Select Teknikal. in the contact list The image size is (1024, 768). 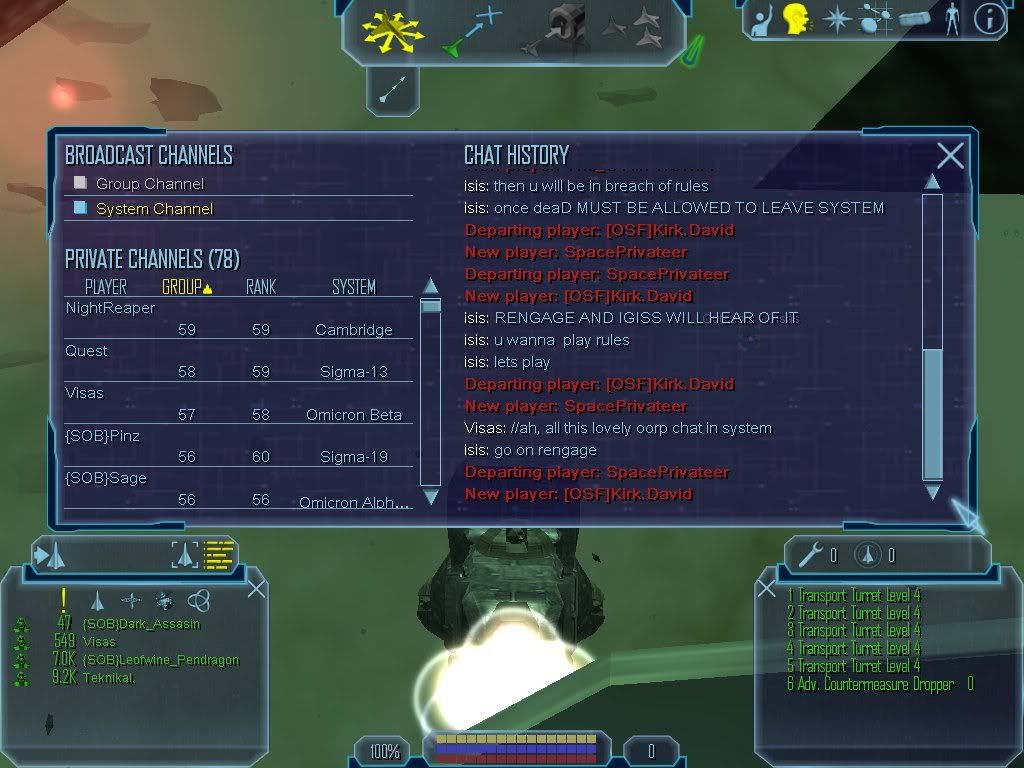[109, 678]
